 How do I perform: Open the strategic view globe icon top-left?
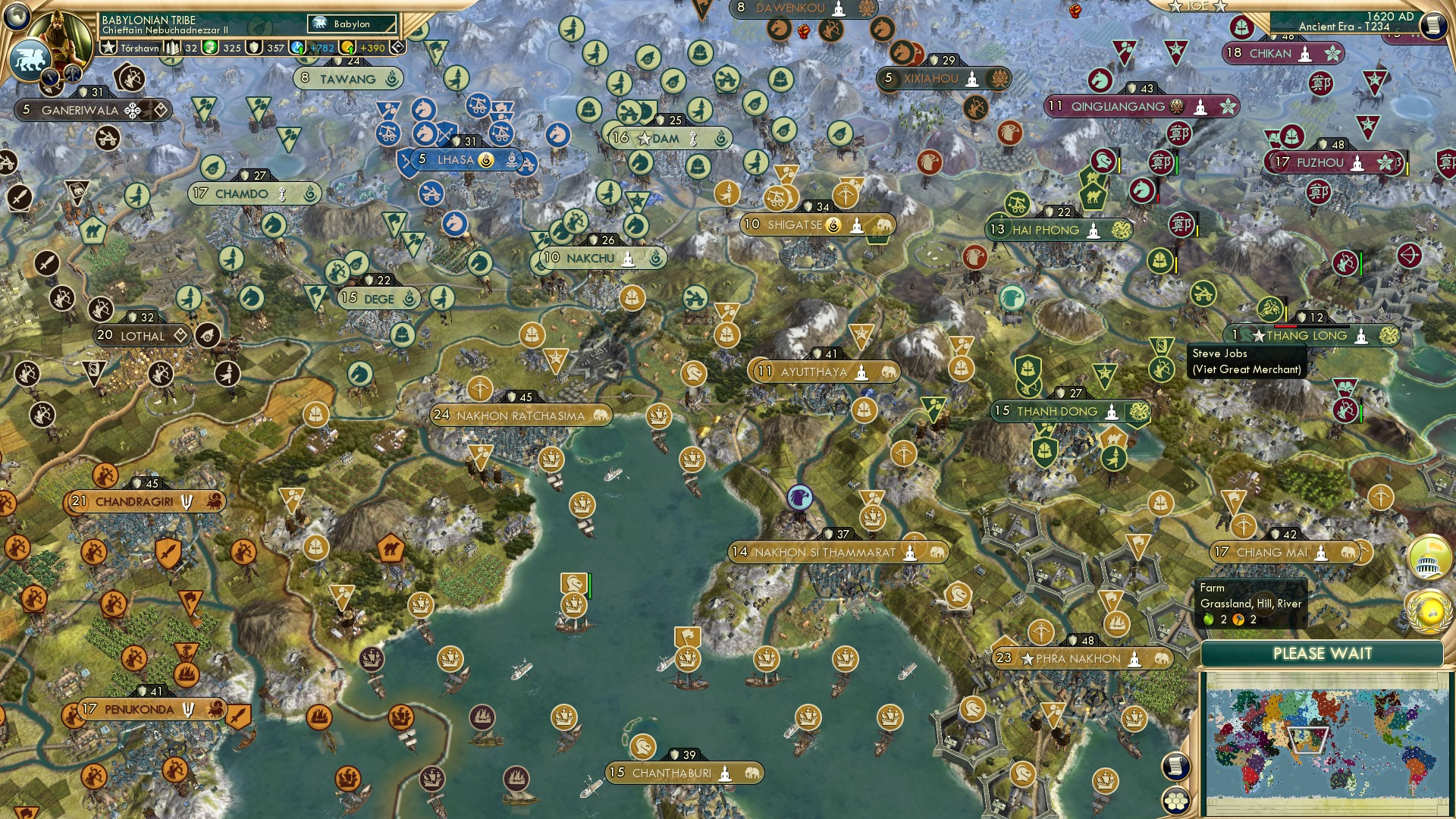(x=15, y=17)
